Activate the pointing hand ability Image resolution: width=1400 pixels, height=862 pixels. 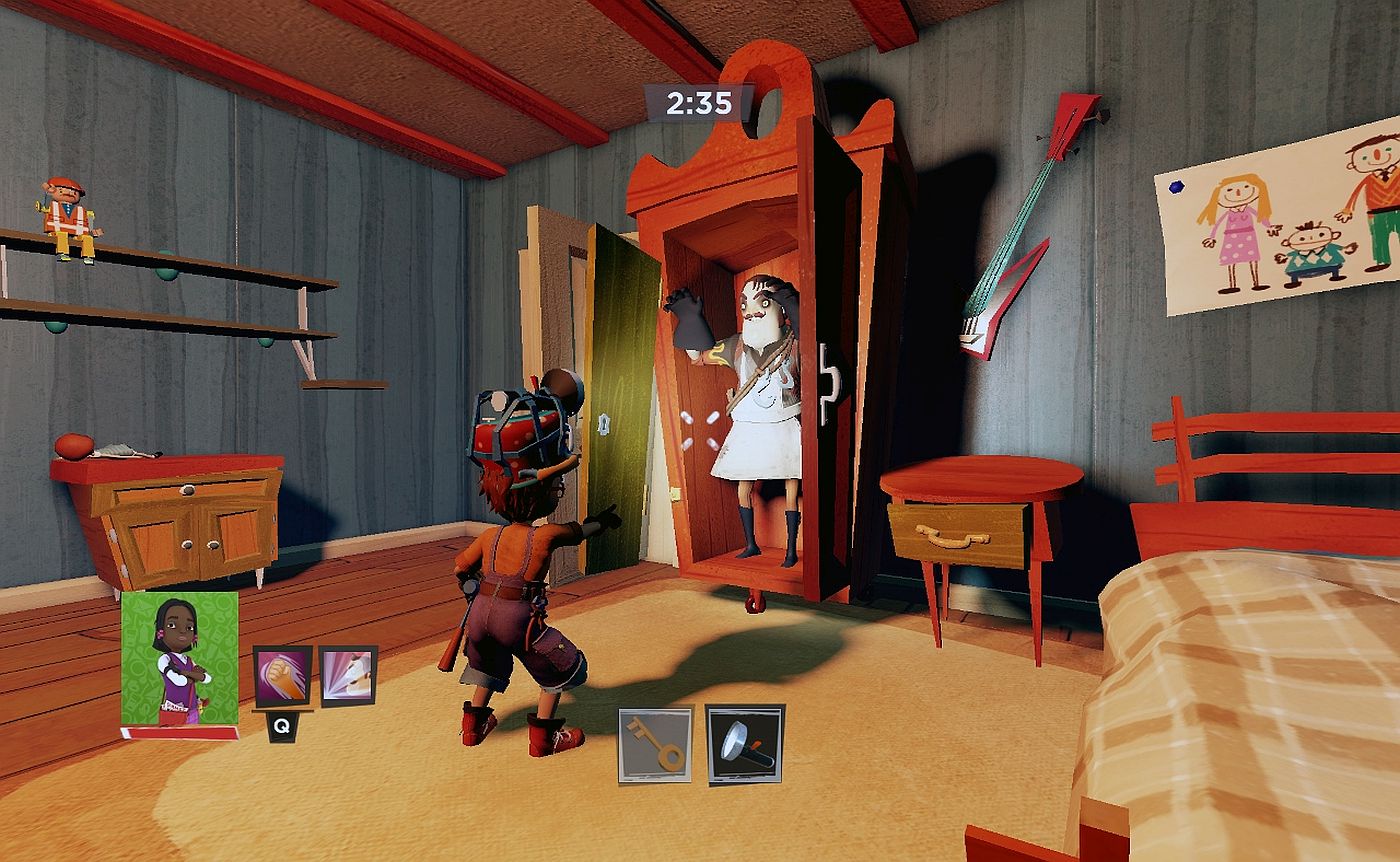coord(347,676)
